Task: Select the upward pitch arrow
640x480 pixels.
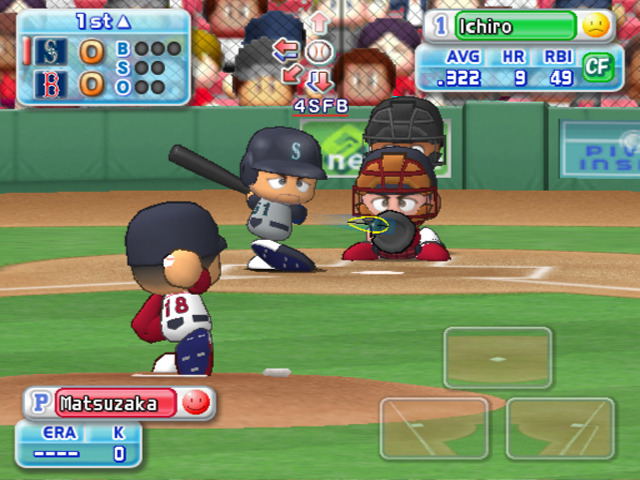Action: [x=319, y=22]
